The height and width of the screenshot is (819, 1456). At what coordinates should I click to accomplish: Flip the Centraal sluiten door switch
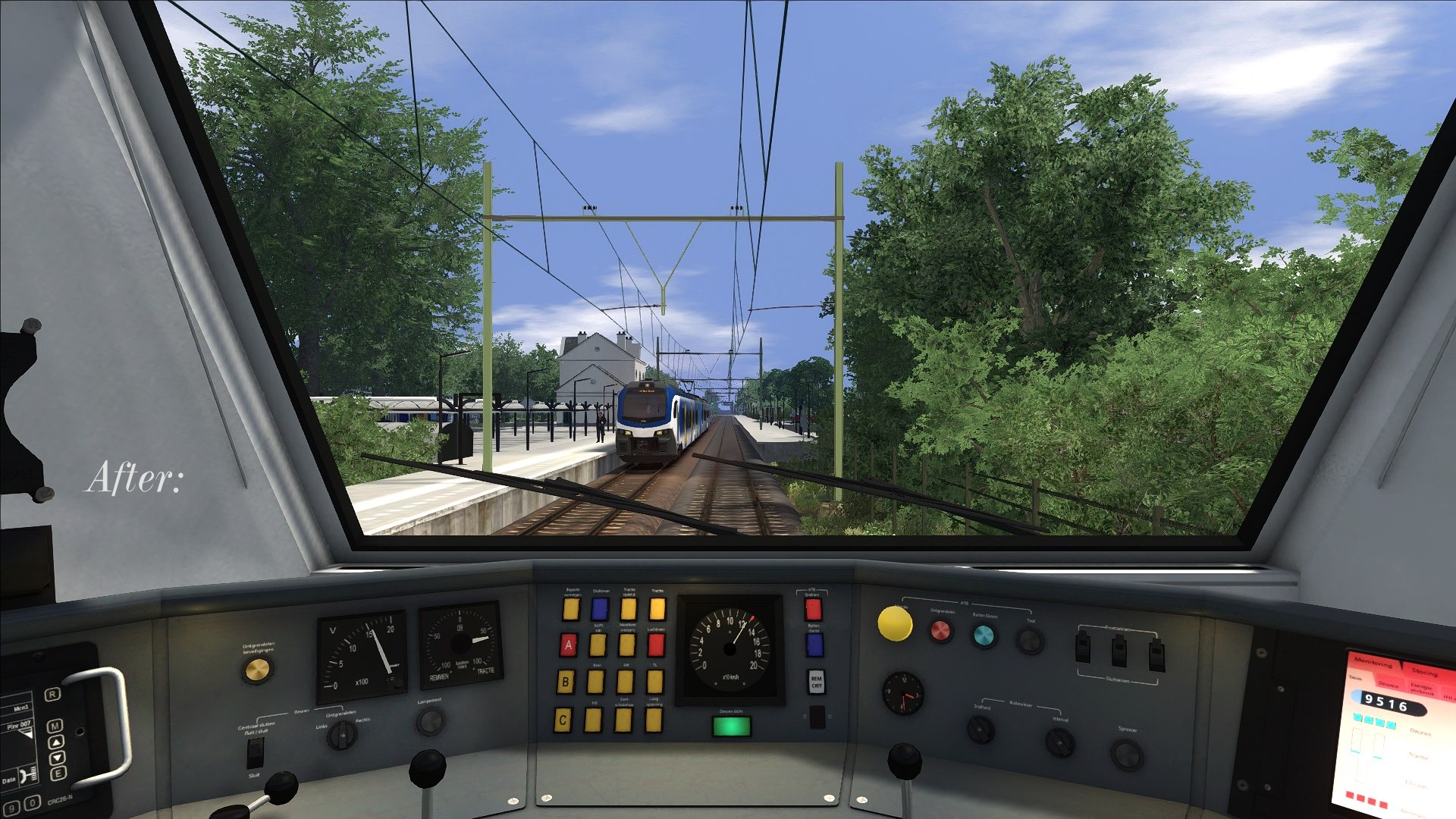[x=256, y=752]
